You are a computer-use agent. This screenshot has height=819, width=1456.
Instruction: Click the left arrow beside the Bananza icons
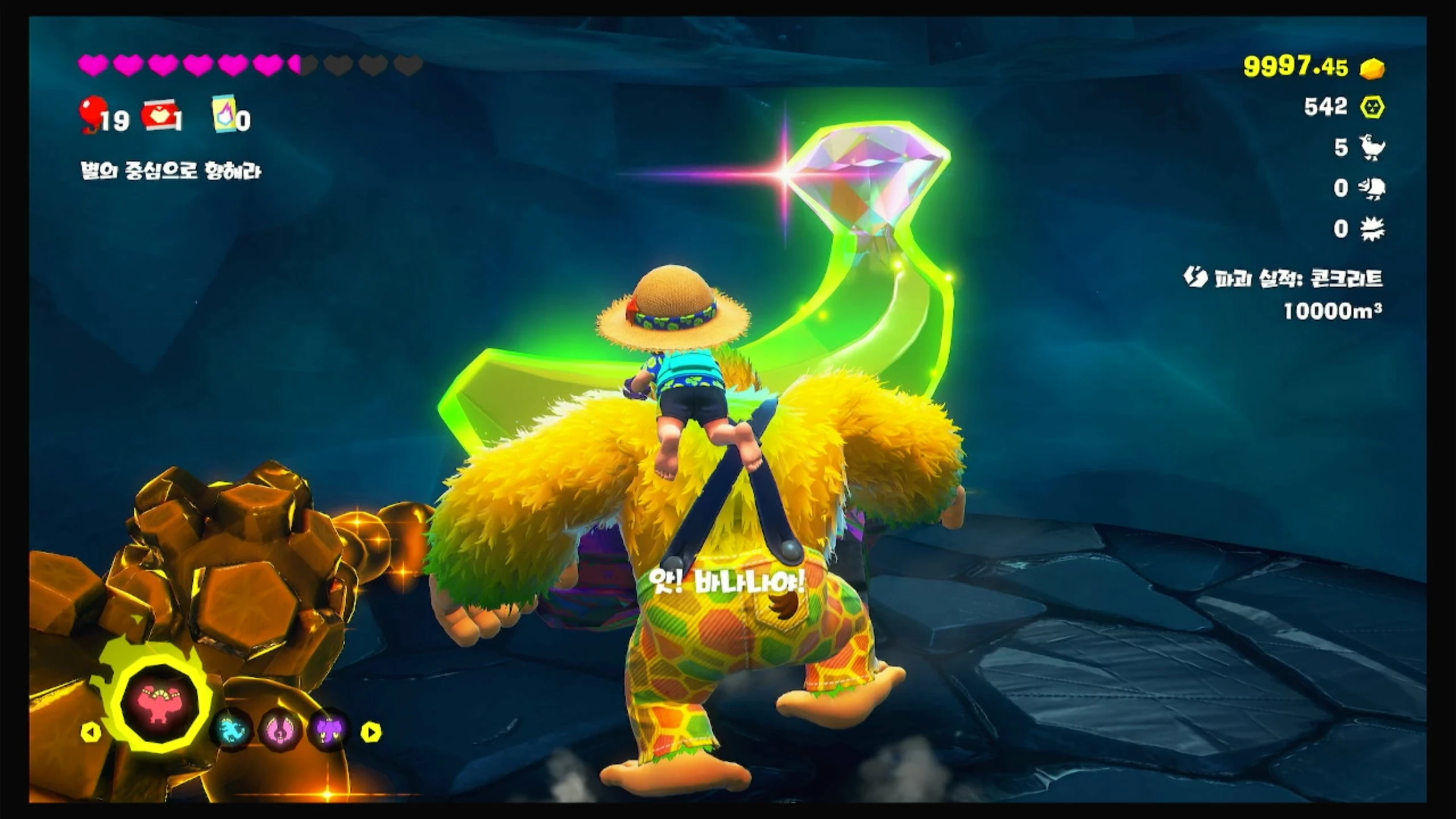[91, 732]
